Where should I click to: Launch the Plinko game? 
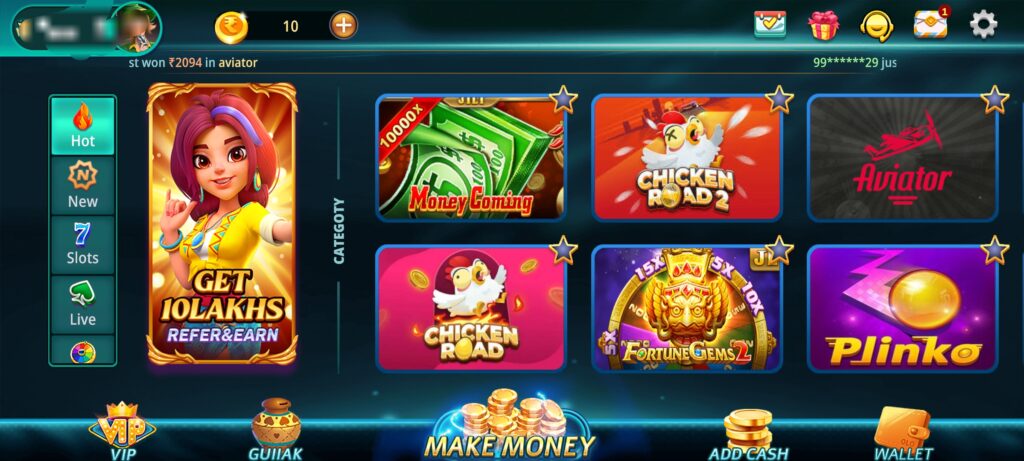[x=902, y=308]
